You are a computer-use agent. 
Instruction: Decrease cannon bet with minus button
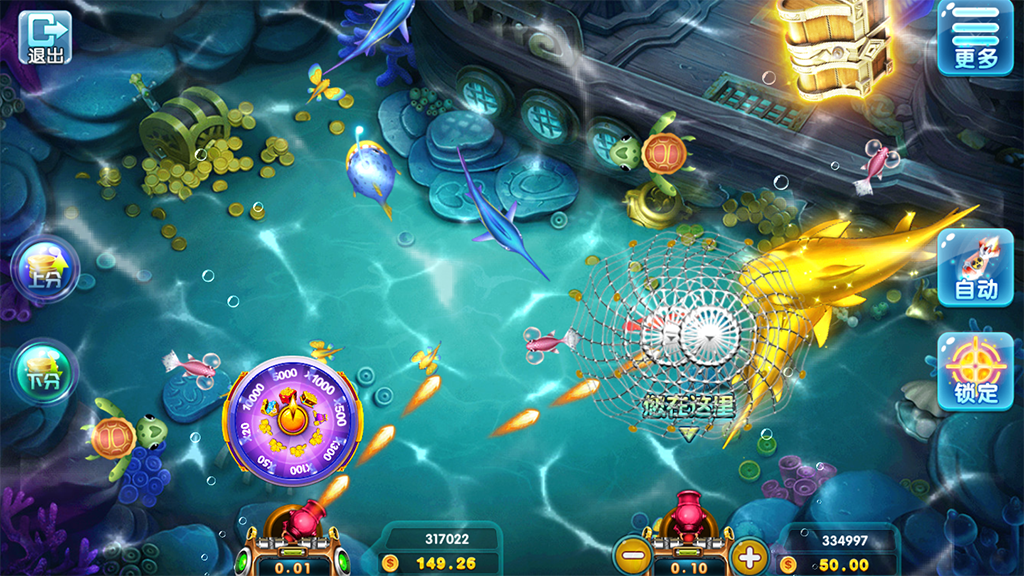[x=632, y=555]
